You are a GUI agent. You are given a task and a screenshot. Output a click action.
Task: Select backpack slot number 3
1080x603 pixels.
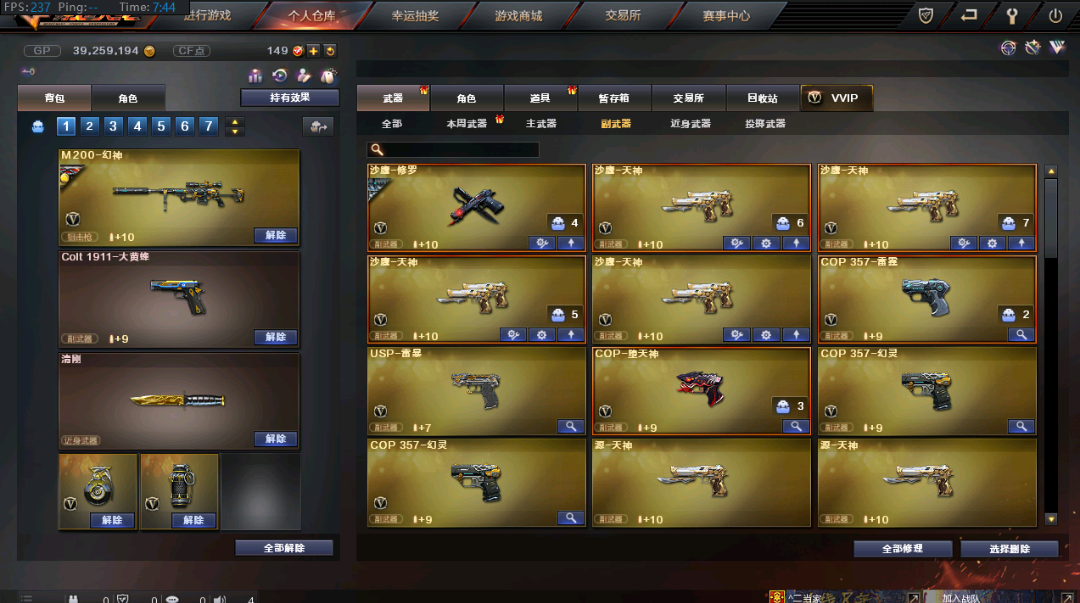tap(114, 126)
